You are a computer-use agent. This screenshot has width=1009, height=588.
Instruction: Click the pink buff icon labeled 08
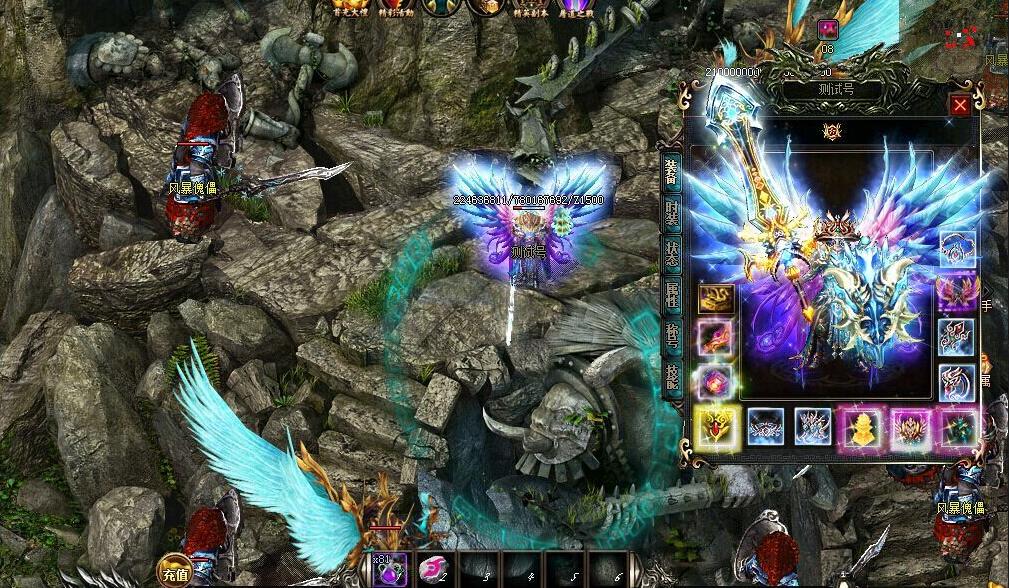point(828,28)
